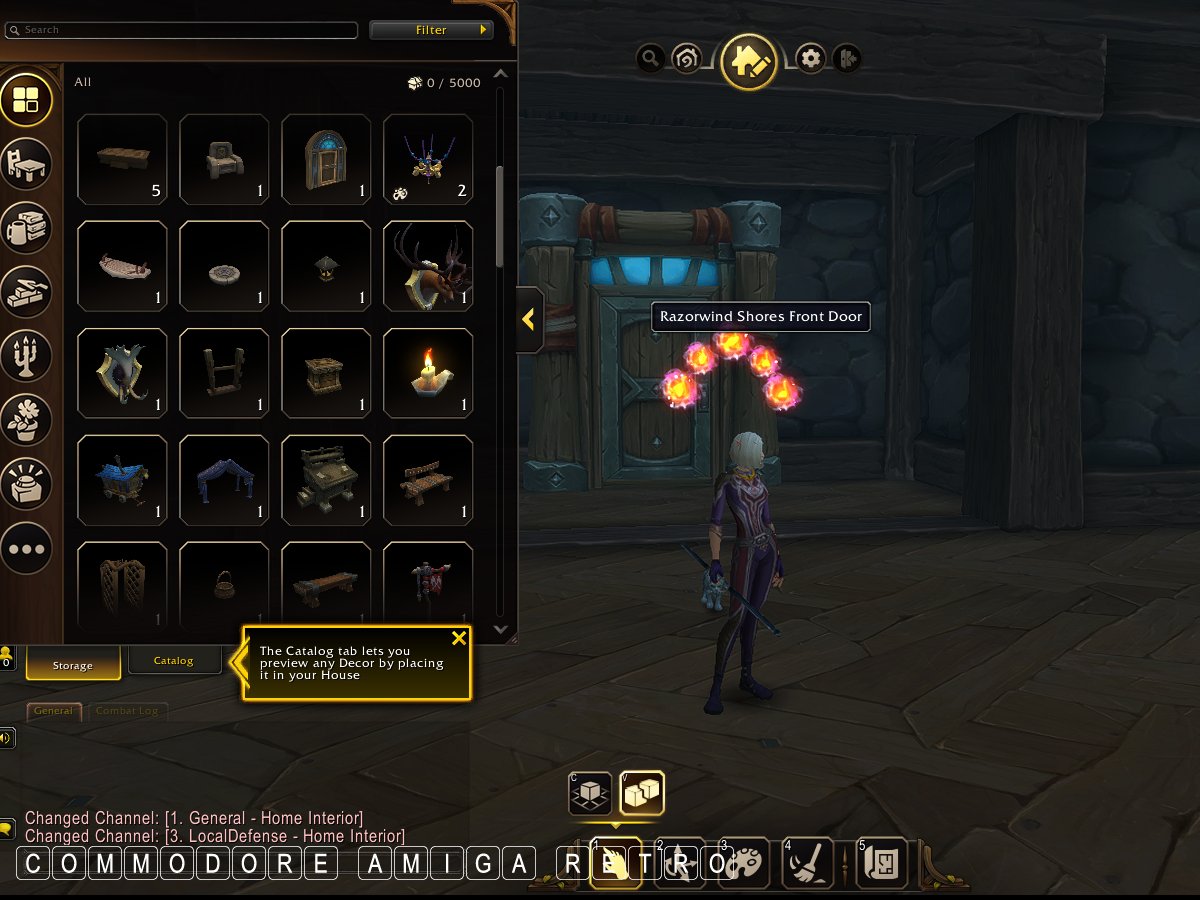Screen dimensions: 1200x900
Task: Open the Filter dropdown
Action: 431,30
